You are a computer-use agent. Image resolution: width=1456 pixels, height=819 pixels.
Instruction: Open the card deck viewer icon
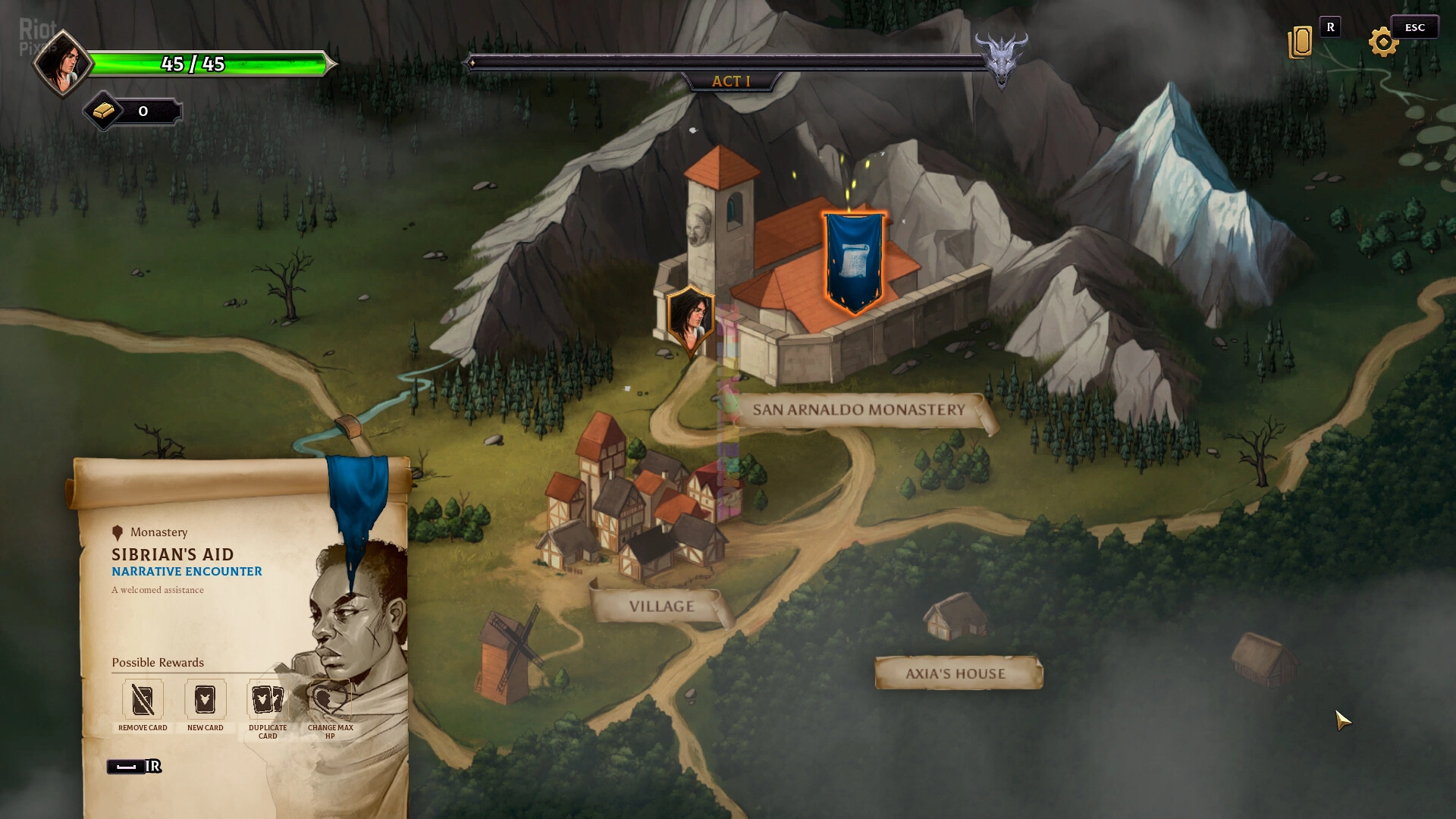[1301, 42]
